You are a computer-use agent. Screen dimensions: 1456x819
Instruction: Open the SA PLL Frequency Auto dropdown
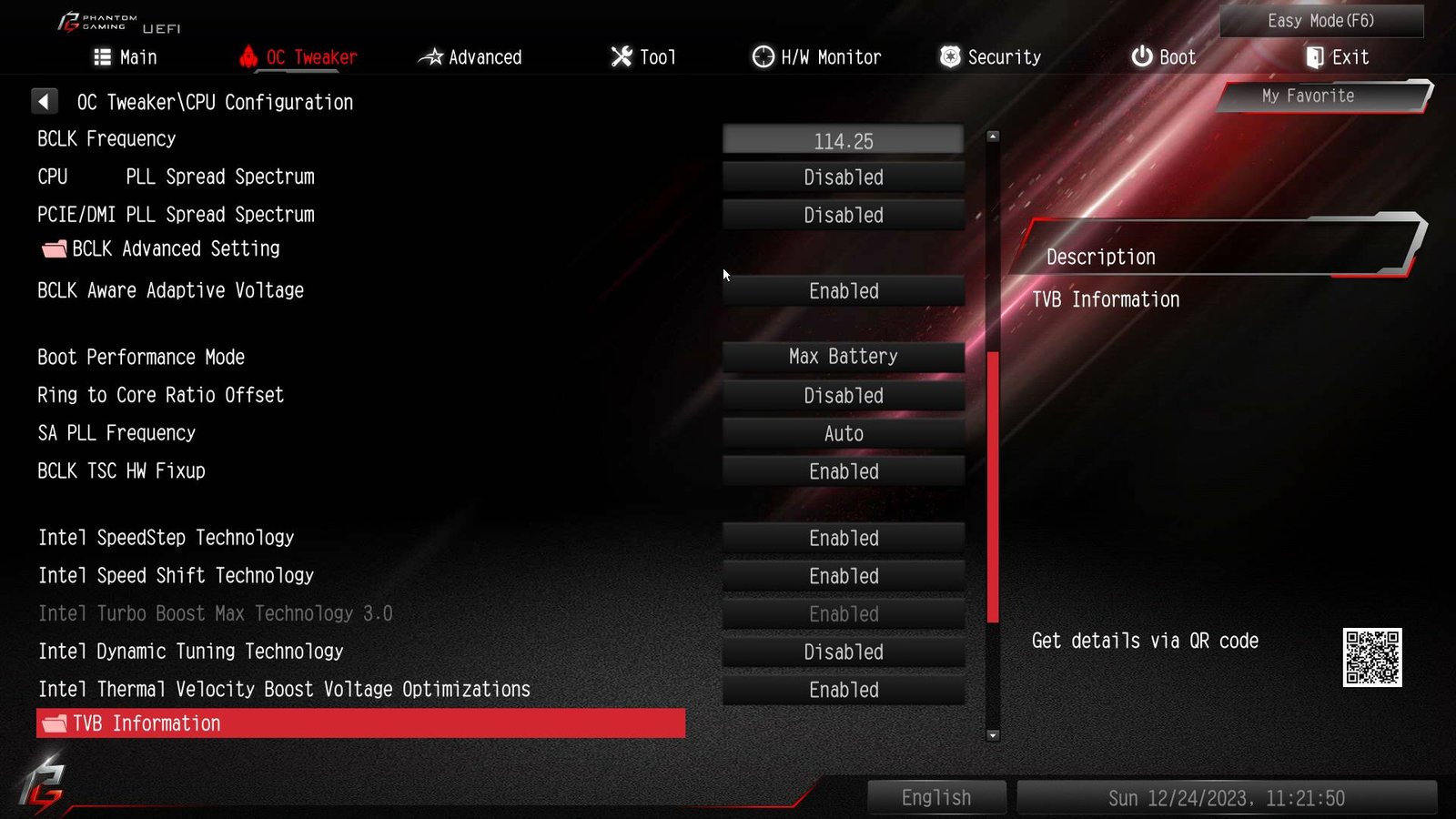(843, 434)
